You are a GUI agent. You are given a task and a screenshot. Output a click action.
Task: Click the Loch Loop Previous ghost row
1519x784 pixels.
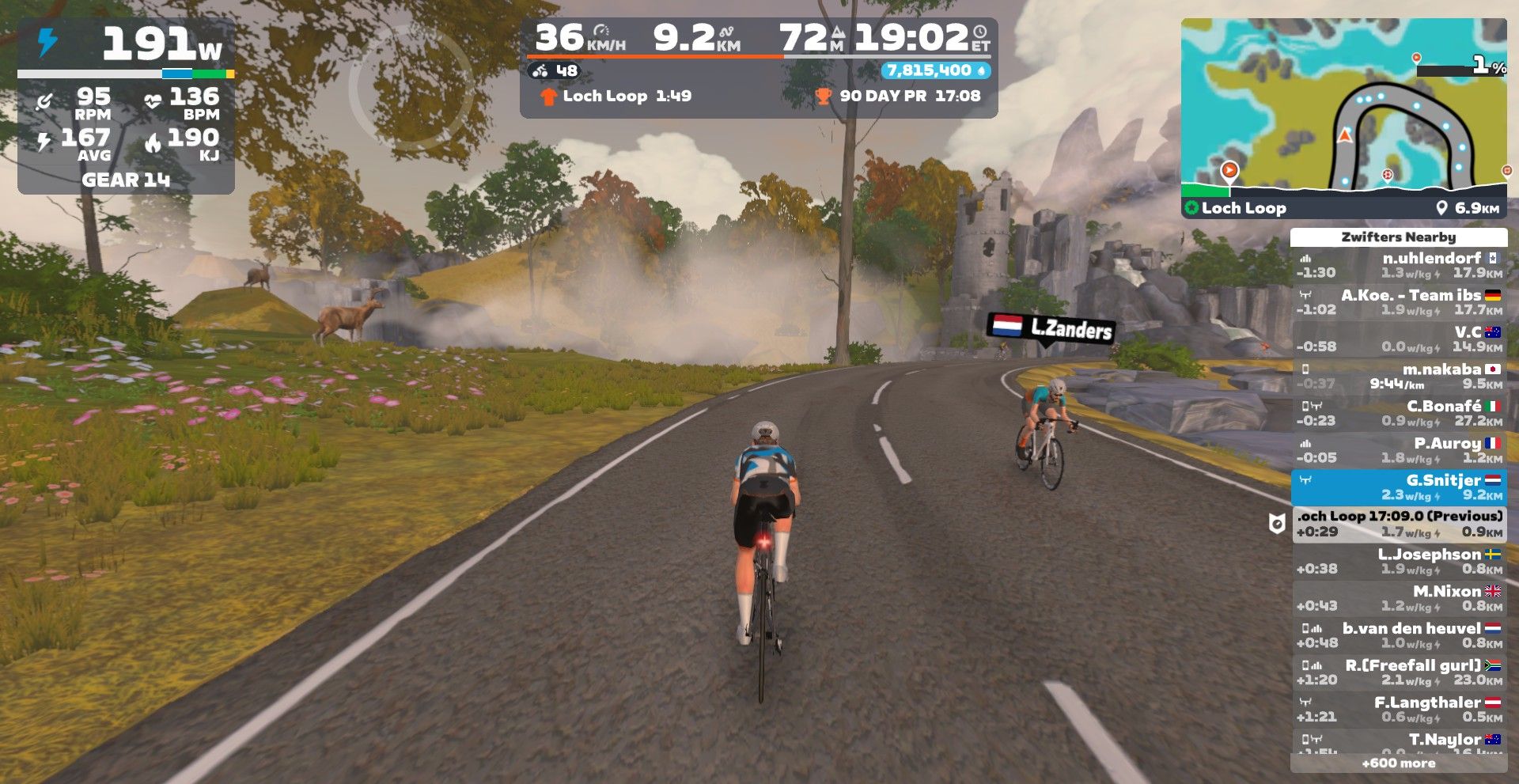[1398, 524]
